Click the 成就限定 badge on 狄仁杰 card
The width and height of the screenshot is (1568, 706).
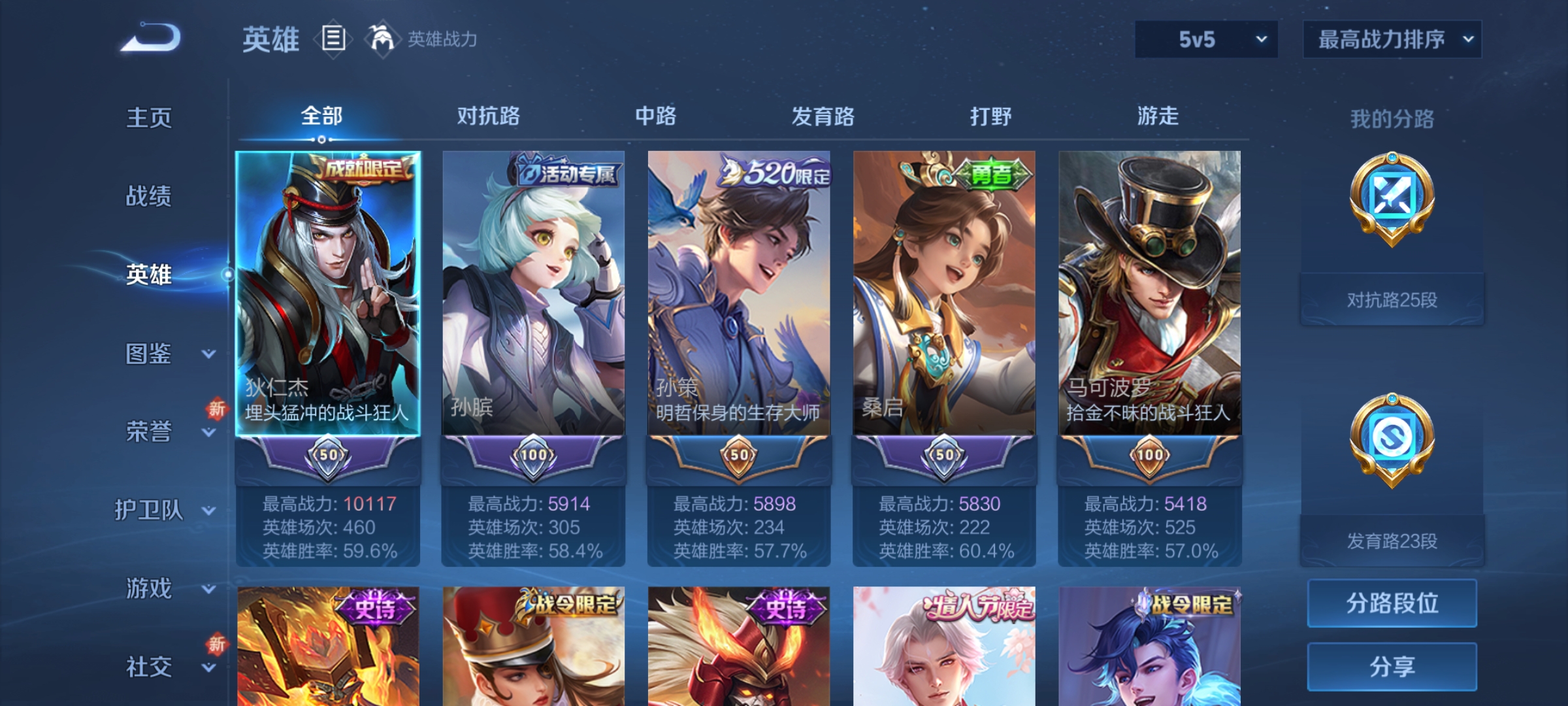363,169
